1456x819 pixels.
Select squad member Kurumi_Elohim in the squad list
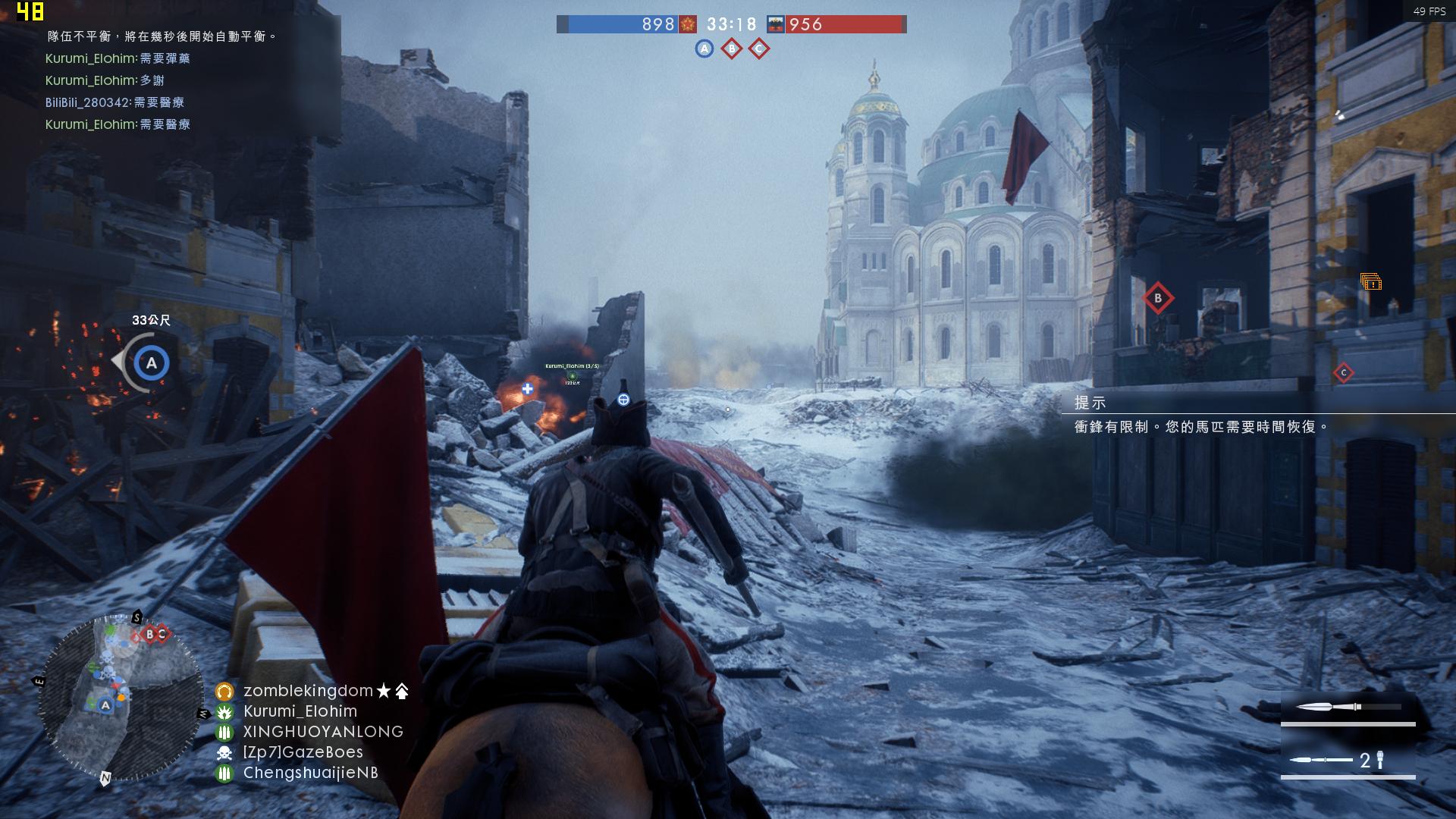(300, 711)
